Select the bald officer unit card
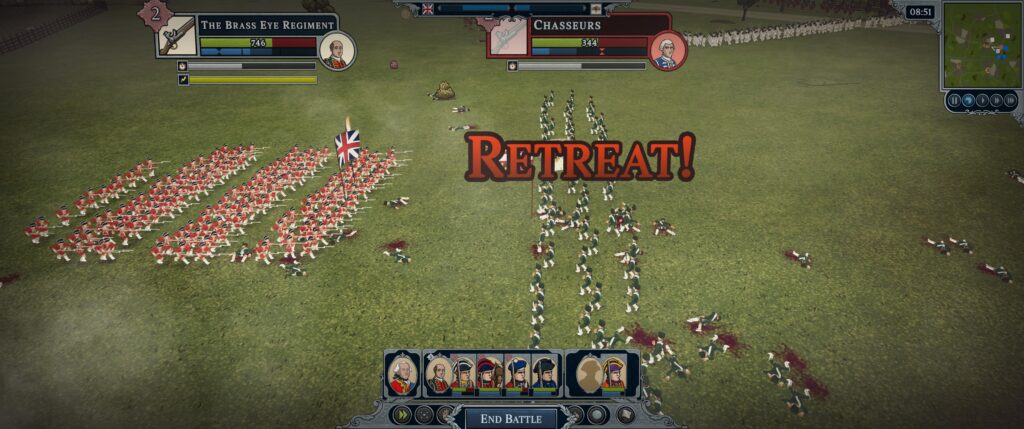1024x429 pixels. click(x=438, y=375)
